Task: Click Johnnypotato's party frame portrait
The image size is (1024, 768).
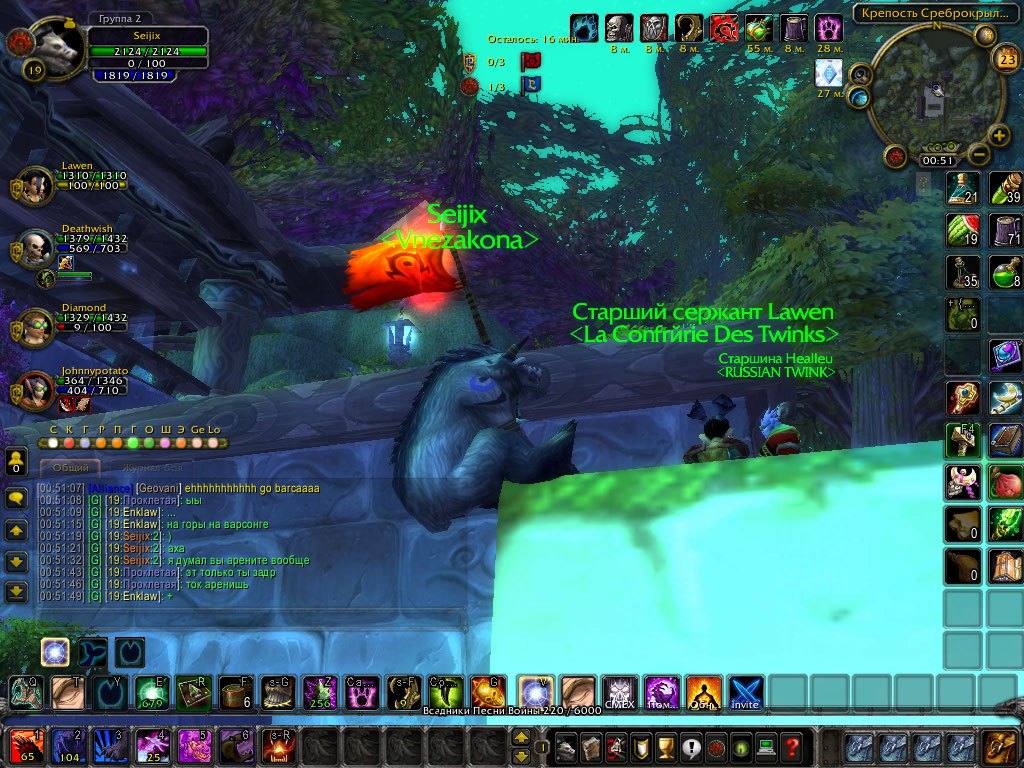Action: pyautogui.click(x=36, y=389)
